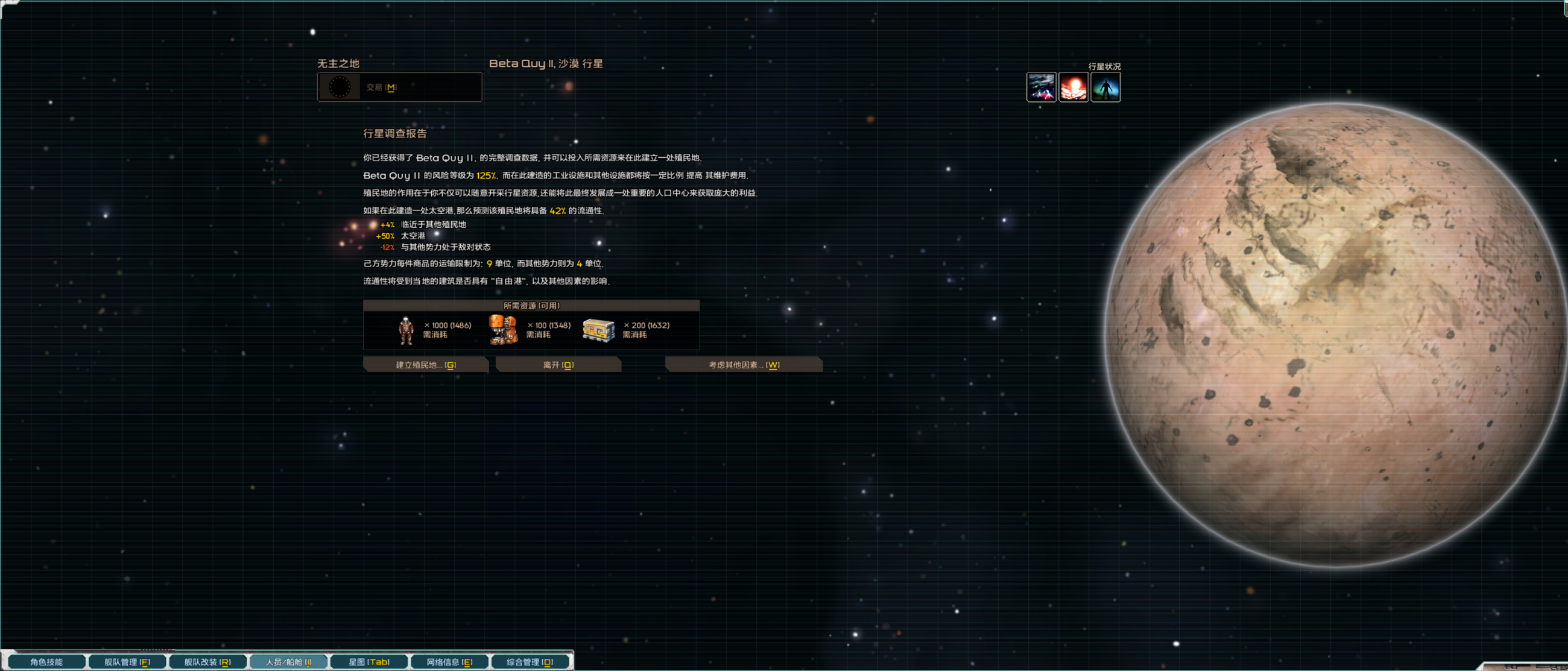This screenshot has height=671, width=1568.
Task: Switch to the 人员/船舱 crew and cargo tab
Action: (288, 661)
